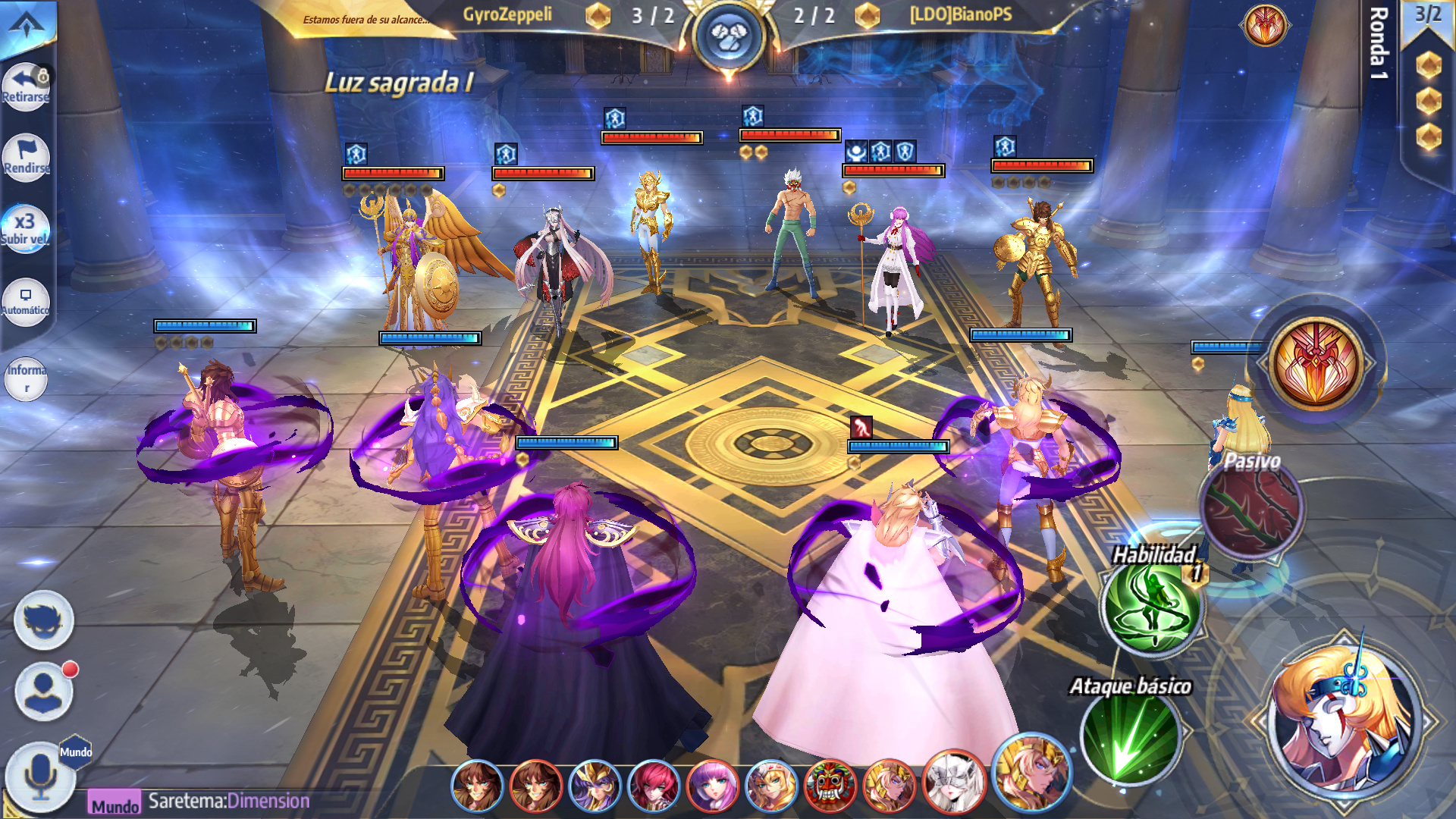Select the white-haired masked turn portrait
The height and width of the screenshot is (819, 1456).
click(952, 784)
